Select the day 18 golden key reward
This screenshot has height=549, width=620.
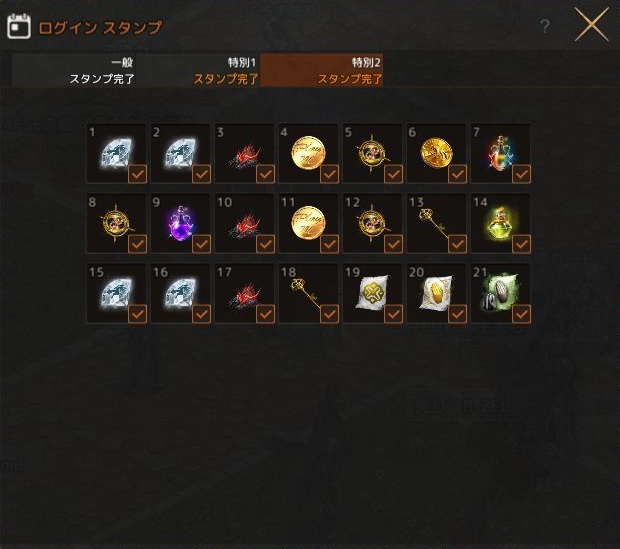pyautogui.click(x=309, y=293)
